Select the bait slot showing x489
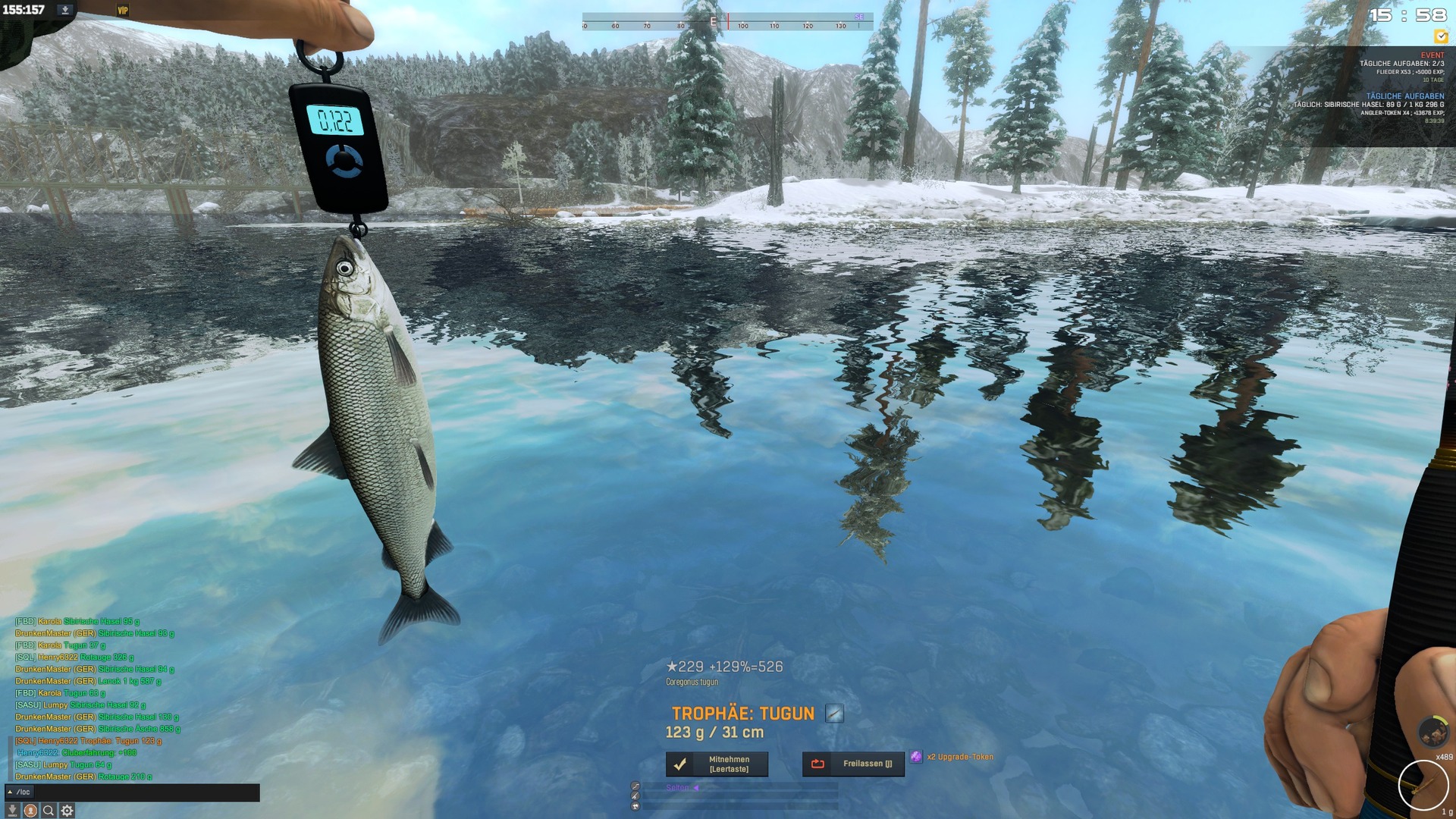Image resolution: width=1456 pixels, height=819 pixels. (1432, 733)
